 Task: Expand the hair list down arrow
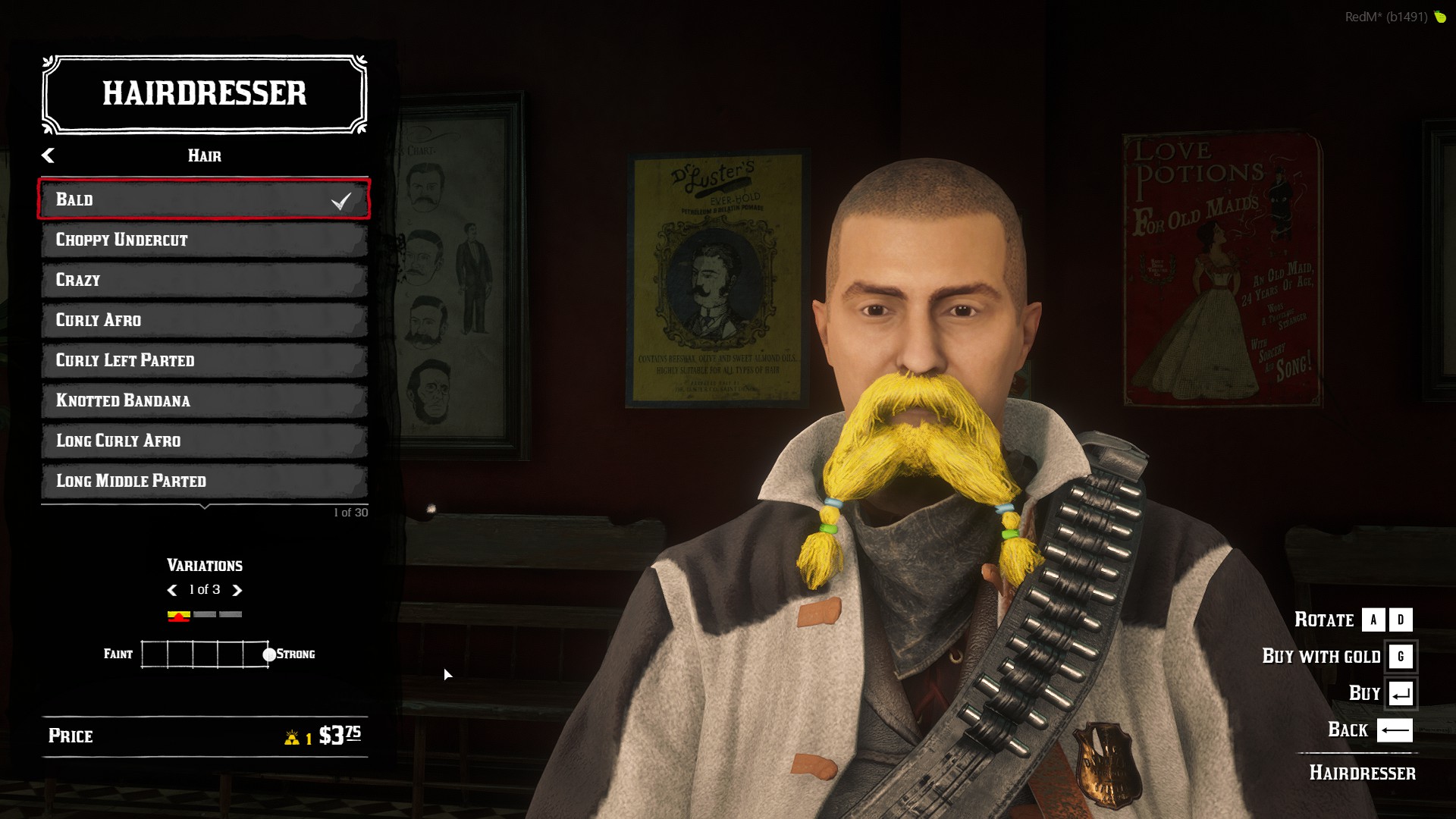[x=205, y=507]
